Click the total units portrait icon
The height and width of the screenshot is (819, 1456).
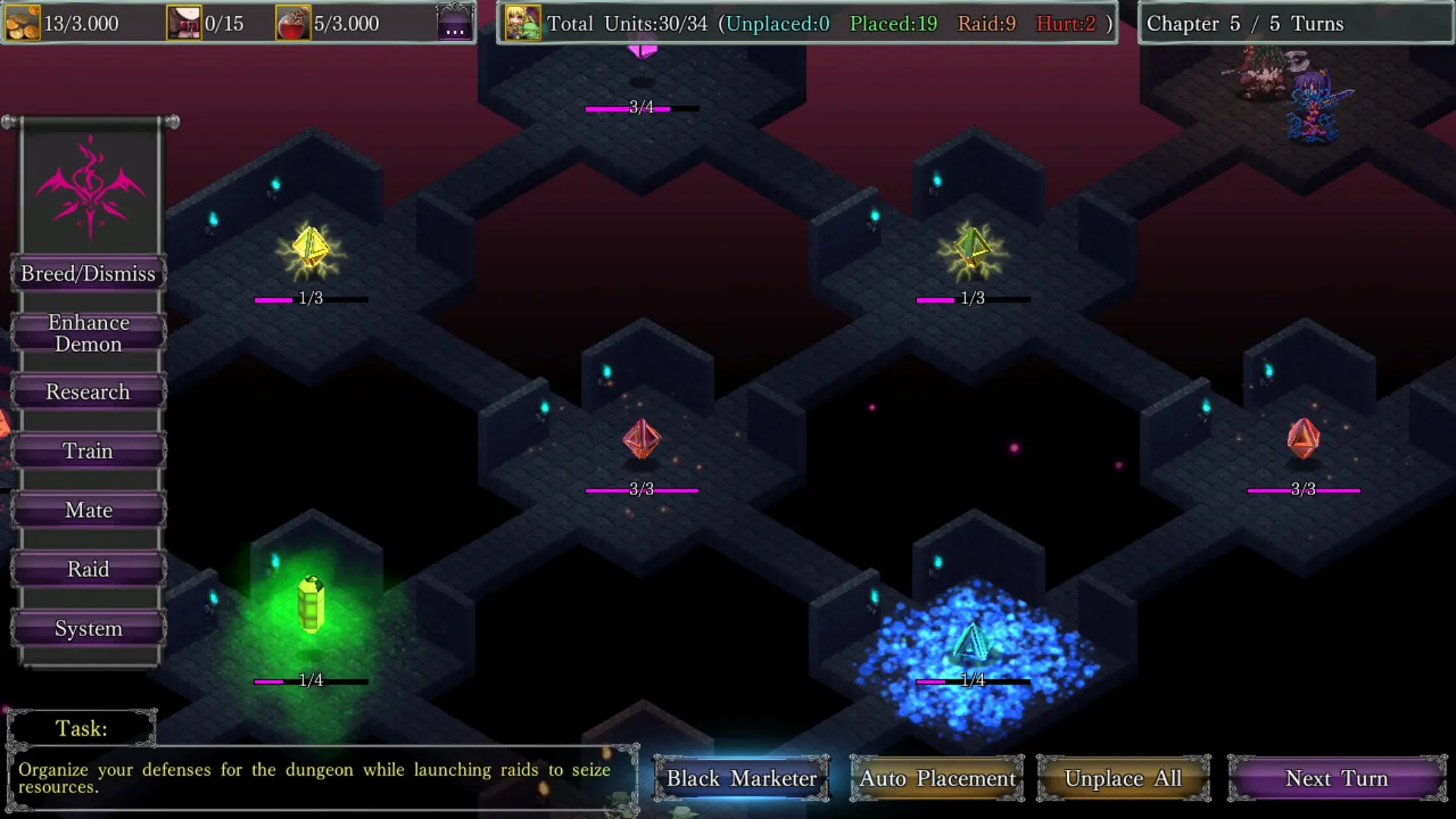pos(523,23)
